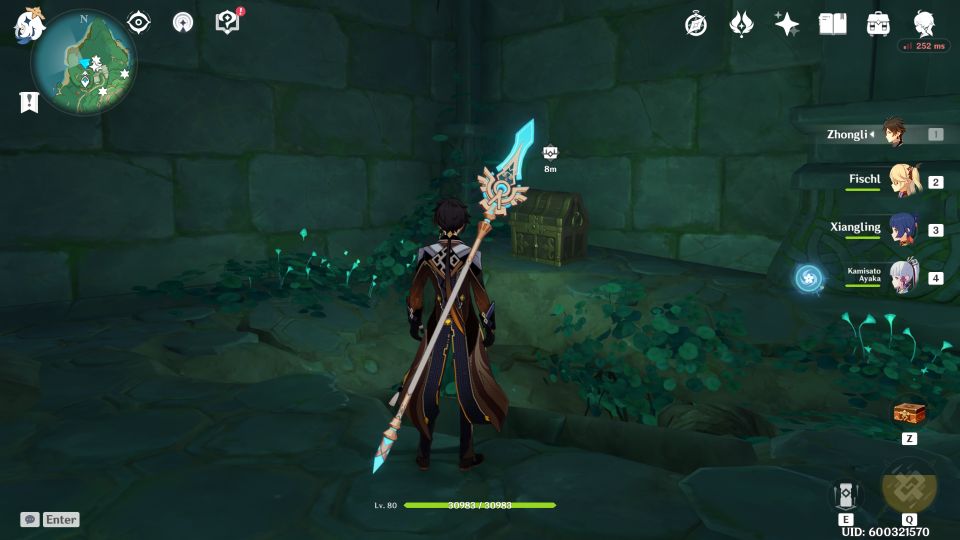The height and width of the screenshot is (540, 960).
Task: Open the circular minimap
Action: (x=84, y=62)
